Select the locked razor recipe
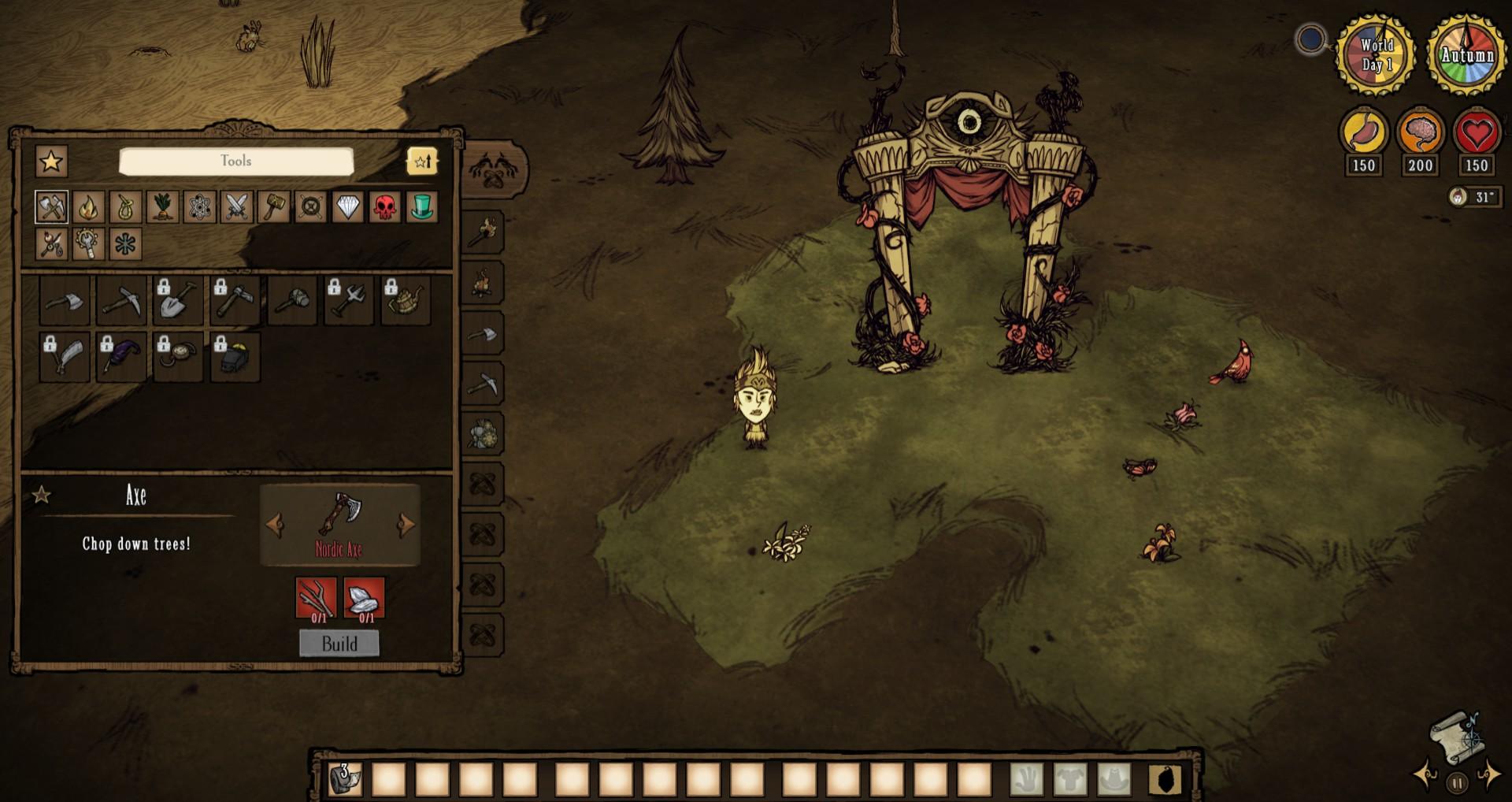 click(x=65, y=357)
